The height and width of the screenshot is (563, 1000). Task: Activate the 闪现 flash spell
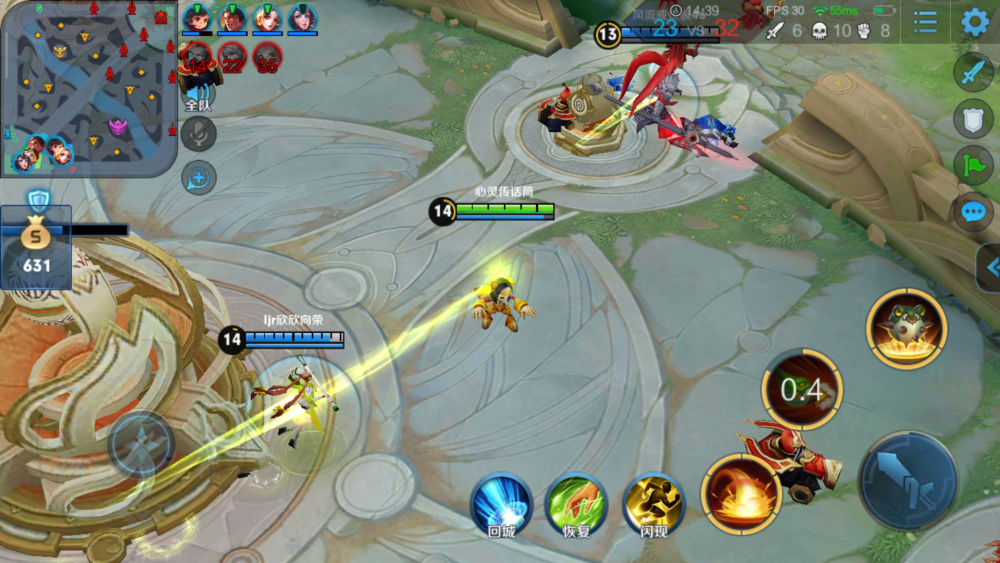[653, 504]
